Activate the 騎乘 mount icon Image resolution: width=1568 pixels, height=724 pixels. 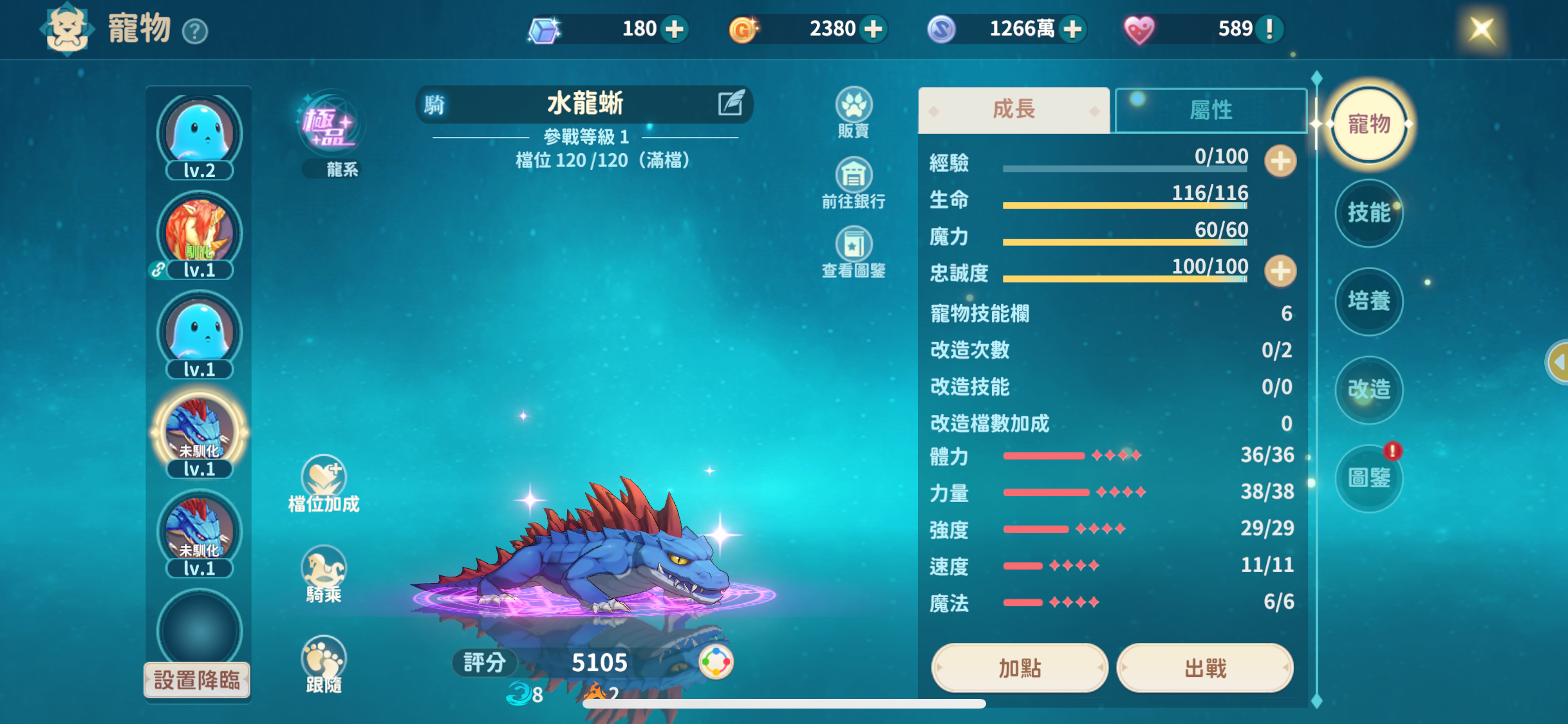coord(324,569)
